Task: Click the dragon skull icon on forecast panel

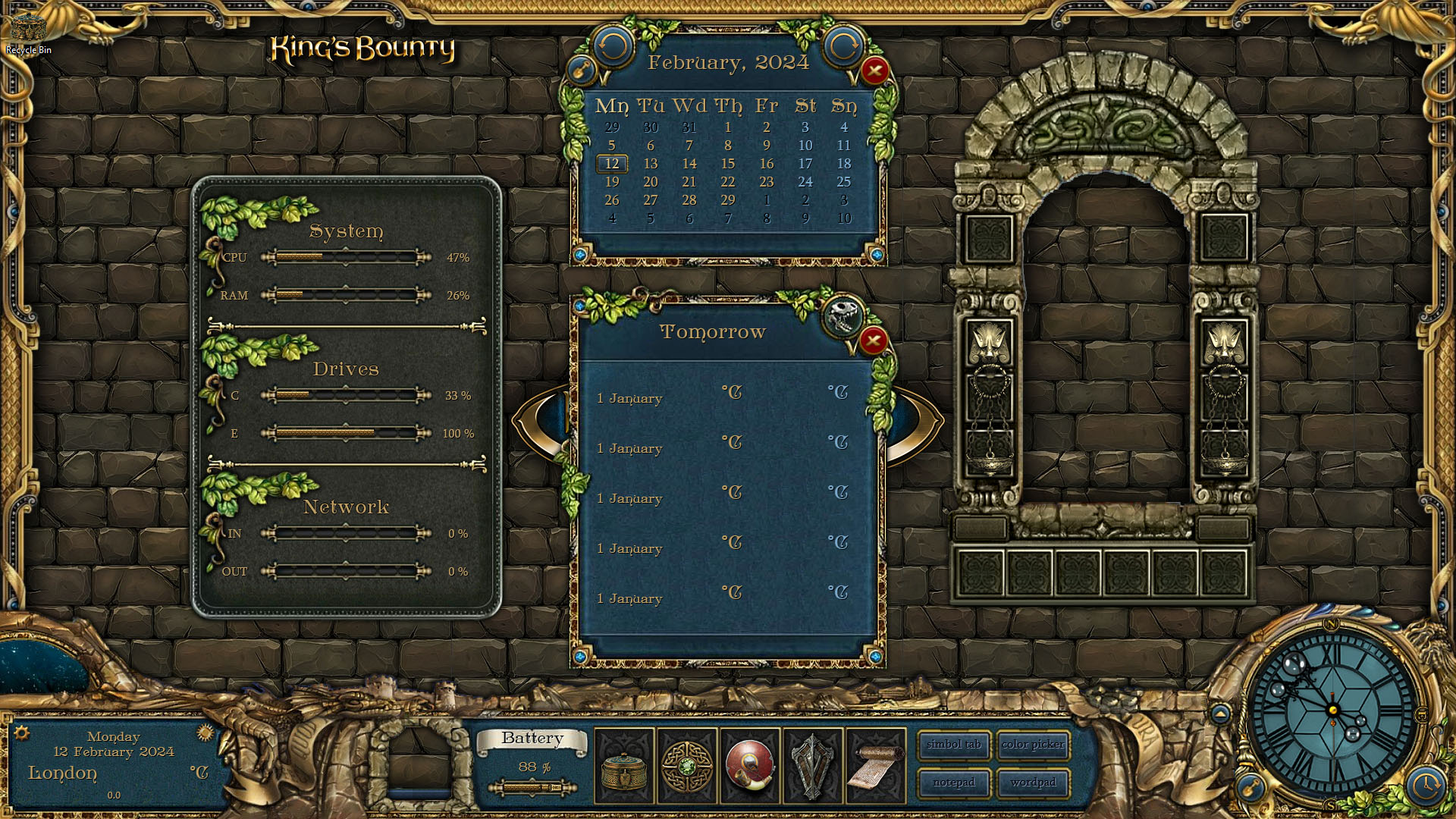Action: [x=842, y=315]
